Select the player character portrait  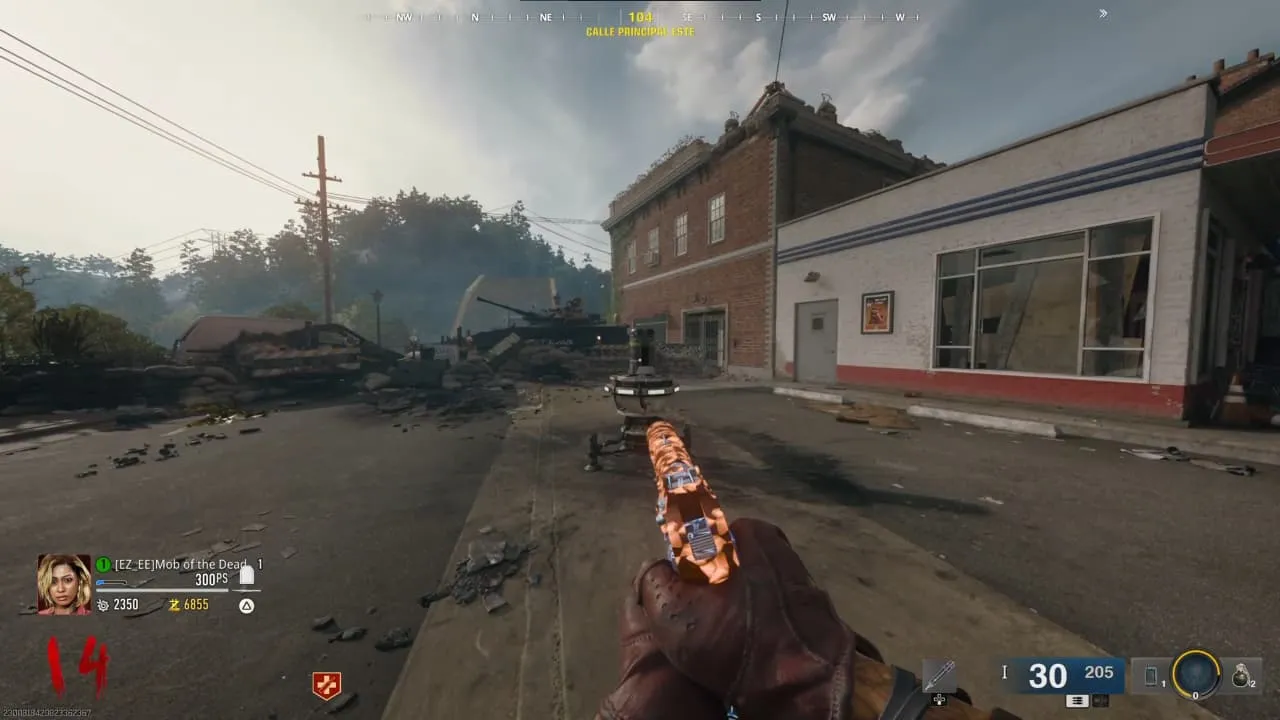[64, 584]
